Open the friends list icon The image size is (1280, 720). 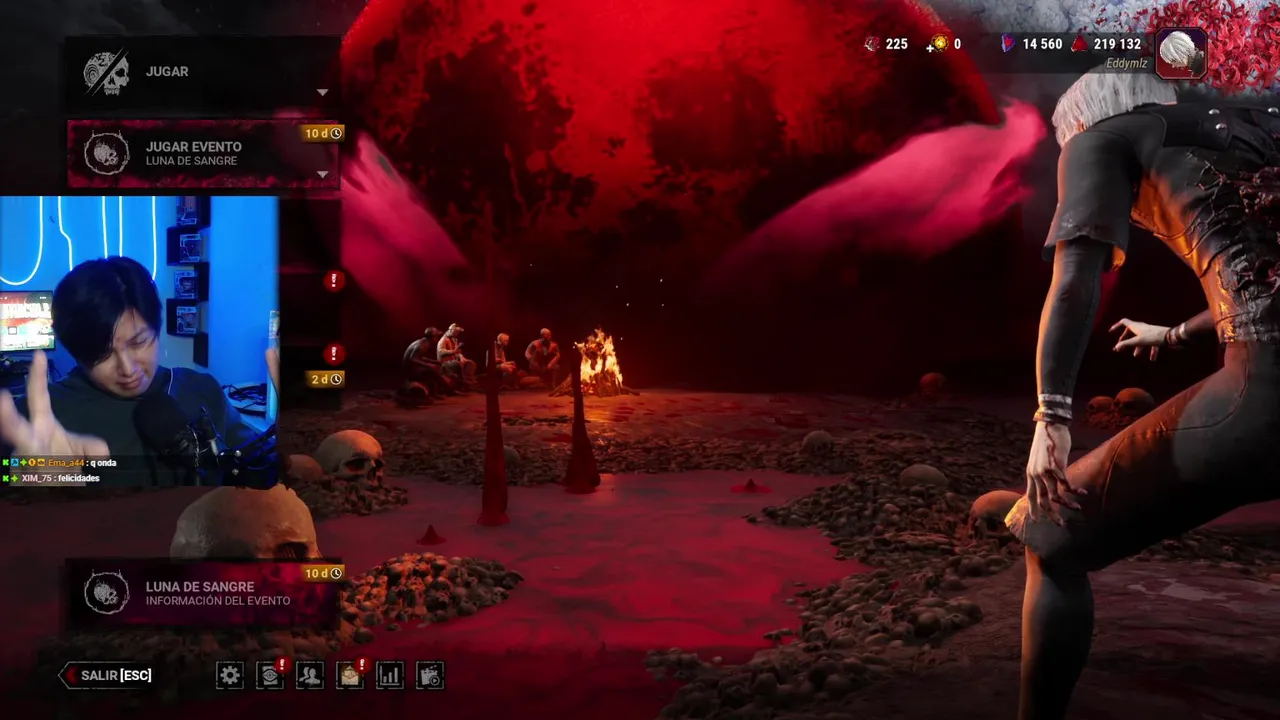point(310,676)
